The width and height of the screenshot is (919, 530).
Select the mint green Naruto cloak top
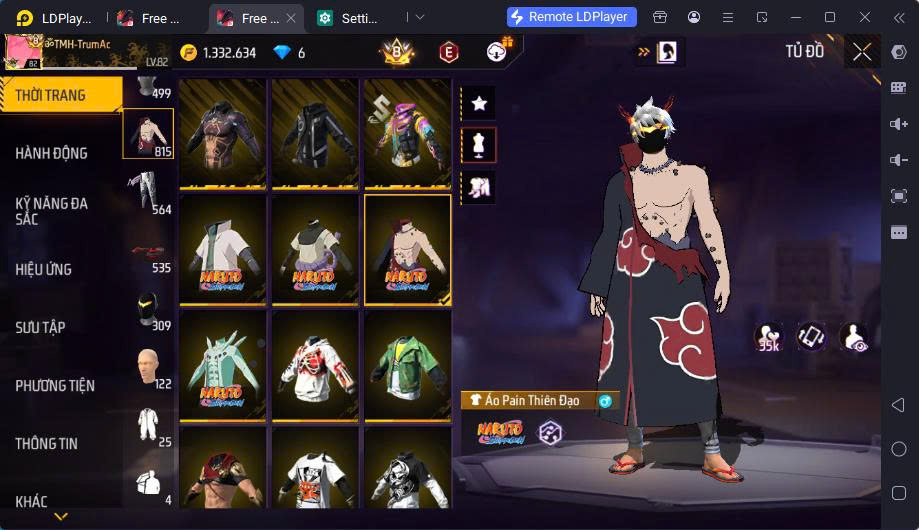(x=223, y=365)
